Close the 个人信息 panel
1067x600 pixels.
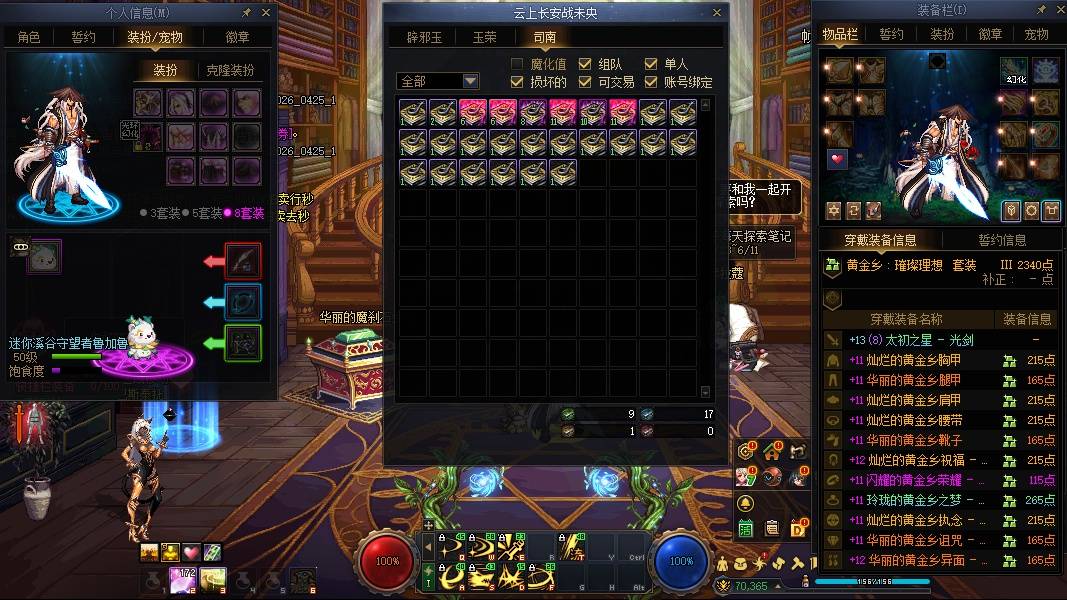click(266, 13)
